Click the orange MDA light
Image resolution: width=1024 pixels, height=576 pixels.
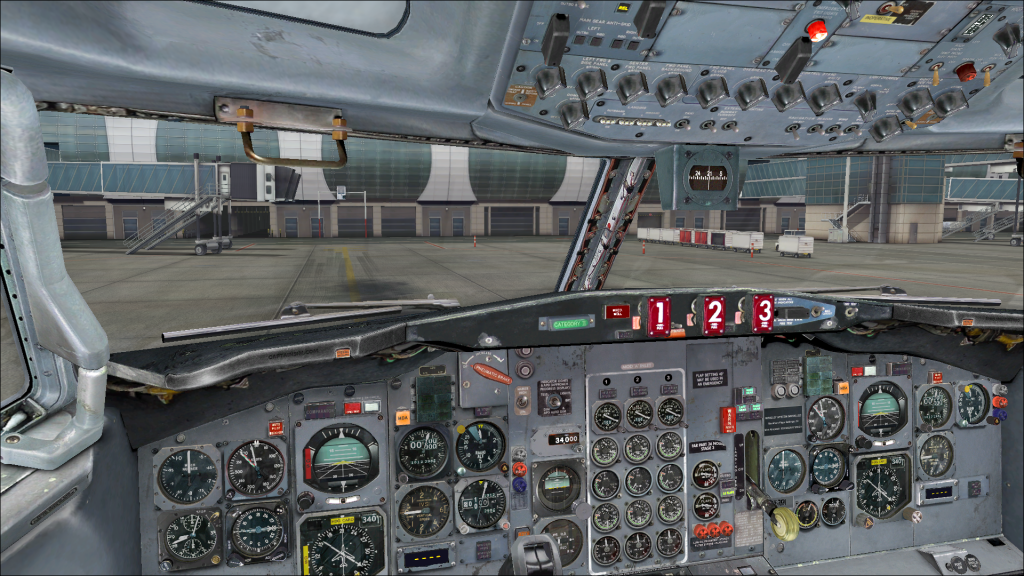[402, 418]
